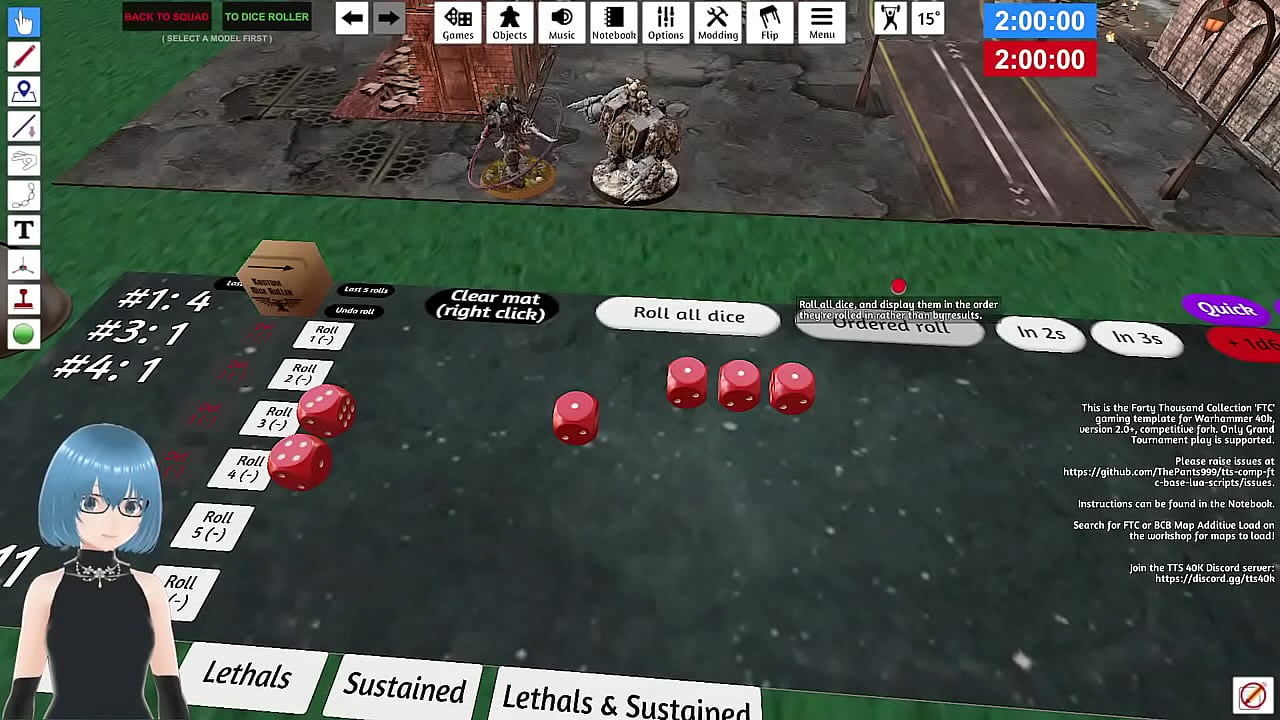Screen dimensions: 1280x720
Task: Select the green marker swatch tool
Action: point(23,333)
